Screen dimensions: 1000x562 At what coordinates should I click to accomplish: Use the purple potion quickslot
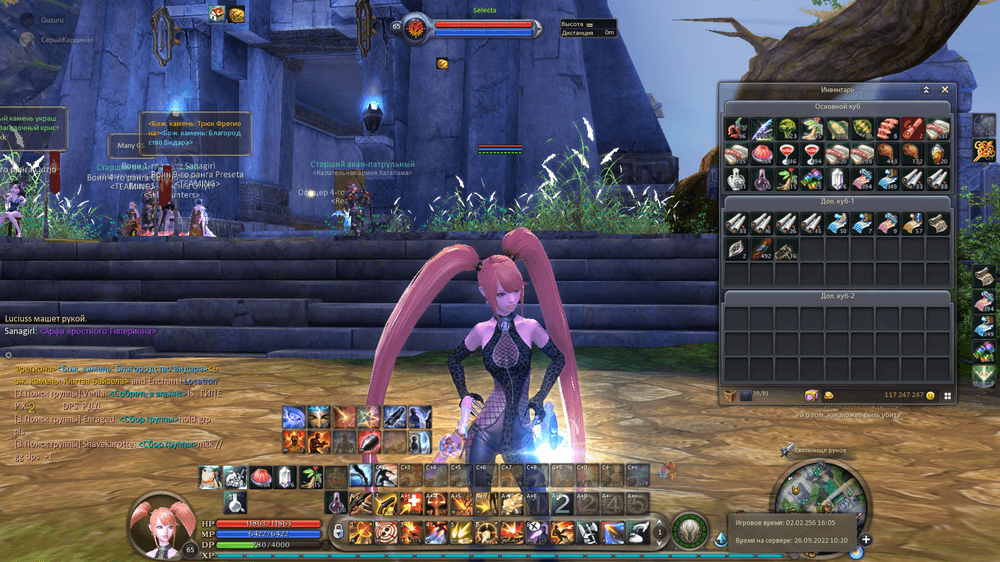pos(338,500)
